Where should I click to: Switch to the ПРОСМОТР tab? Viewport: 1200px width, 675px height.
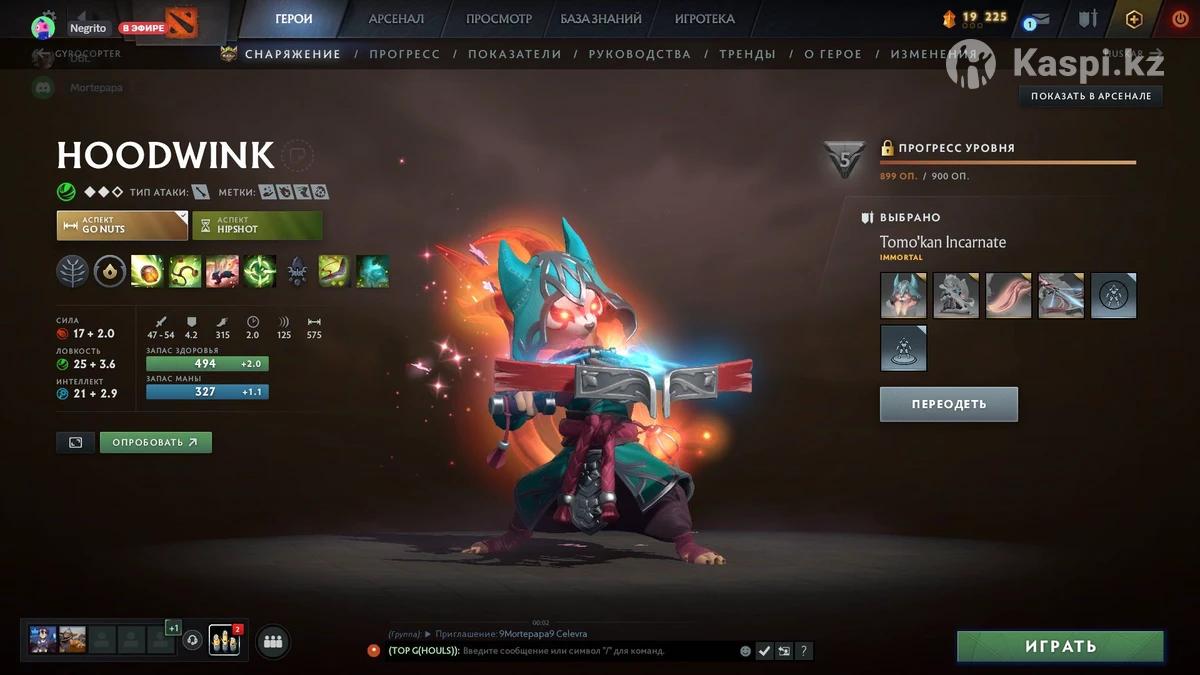499,19
